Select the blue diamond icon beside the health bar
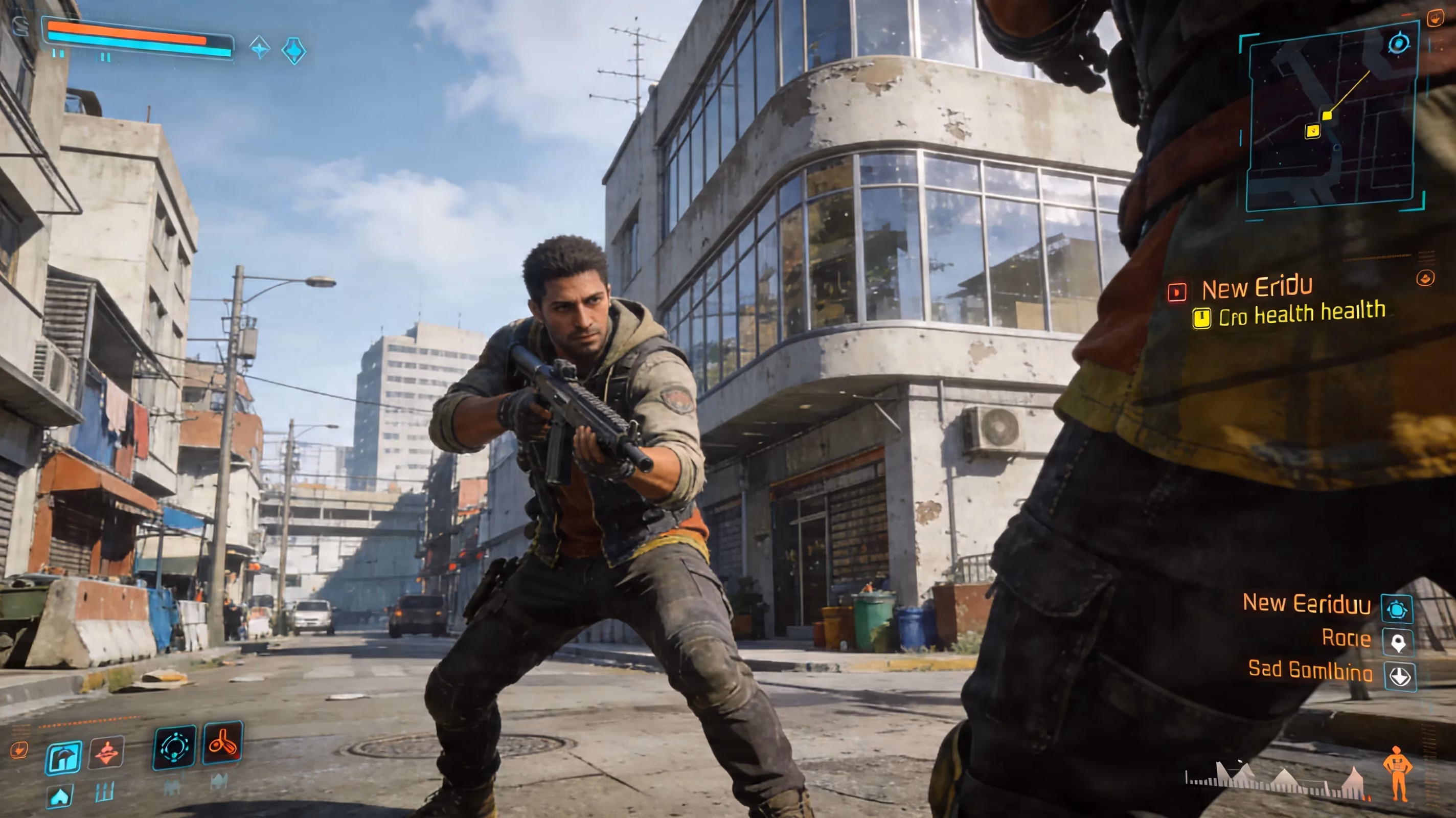The image size is (1456, 818). tap(294, 51)
